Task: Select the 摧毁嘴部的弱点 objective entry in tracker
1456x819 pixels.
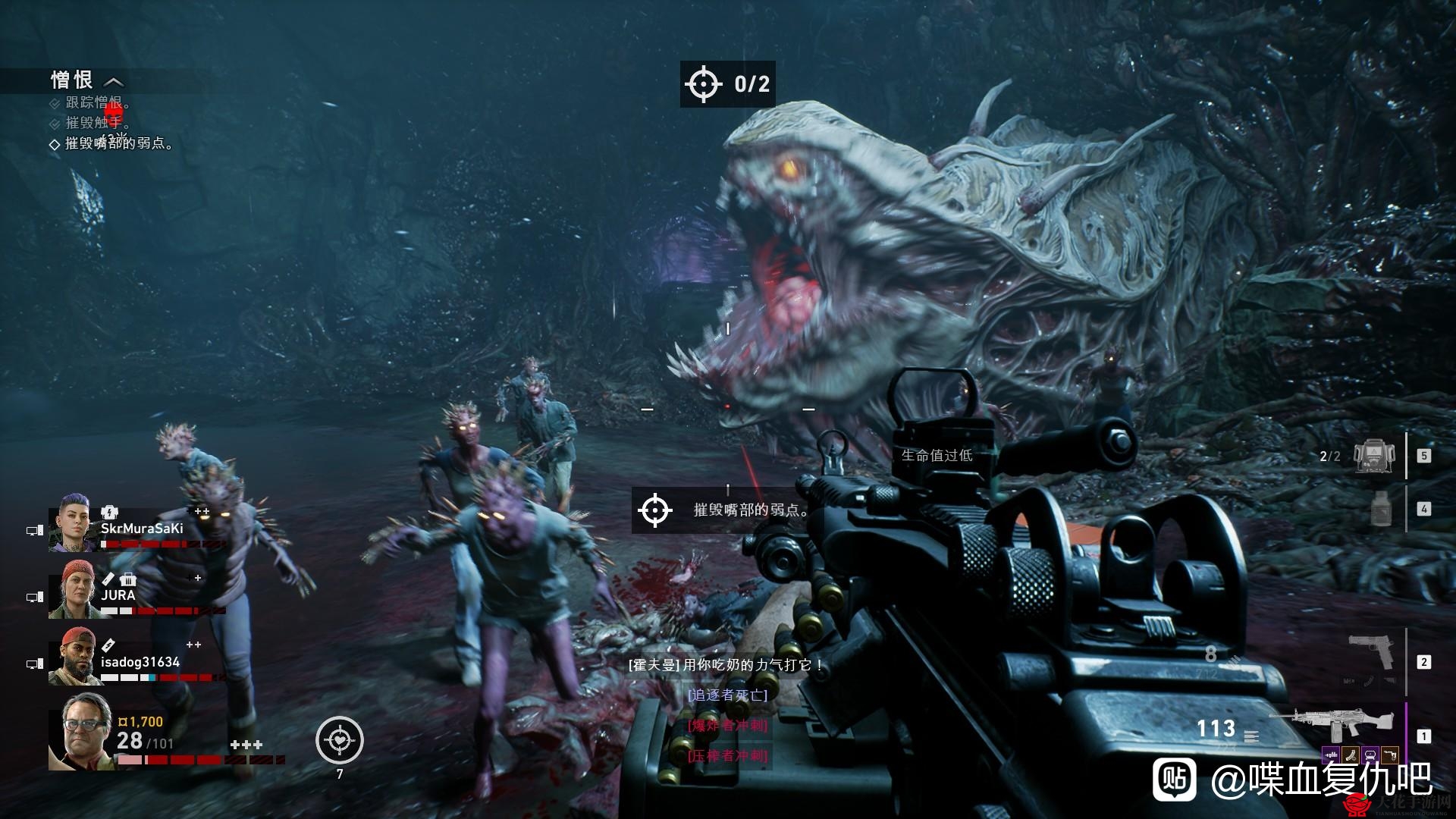Action: 118,143
